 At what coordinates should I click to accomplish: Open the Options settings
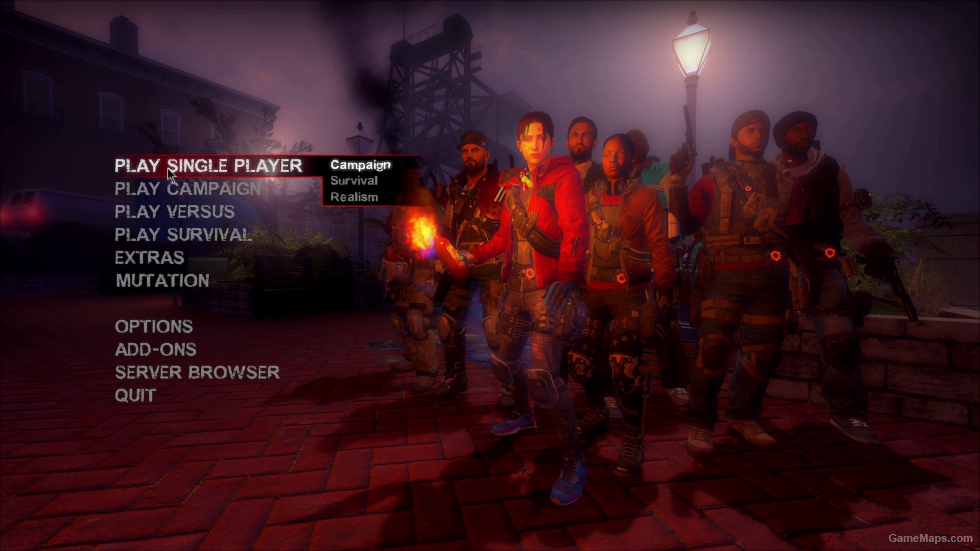154,327
